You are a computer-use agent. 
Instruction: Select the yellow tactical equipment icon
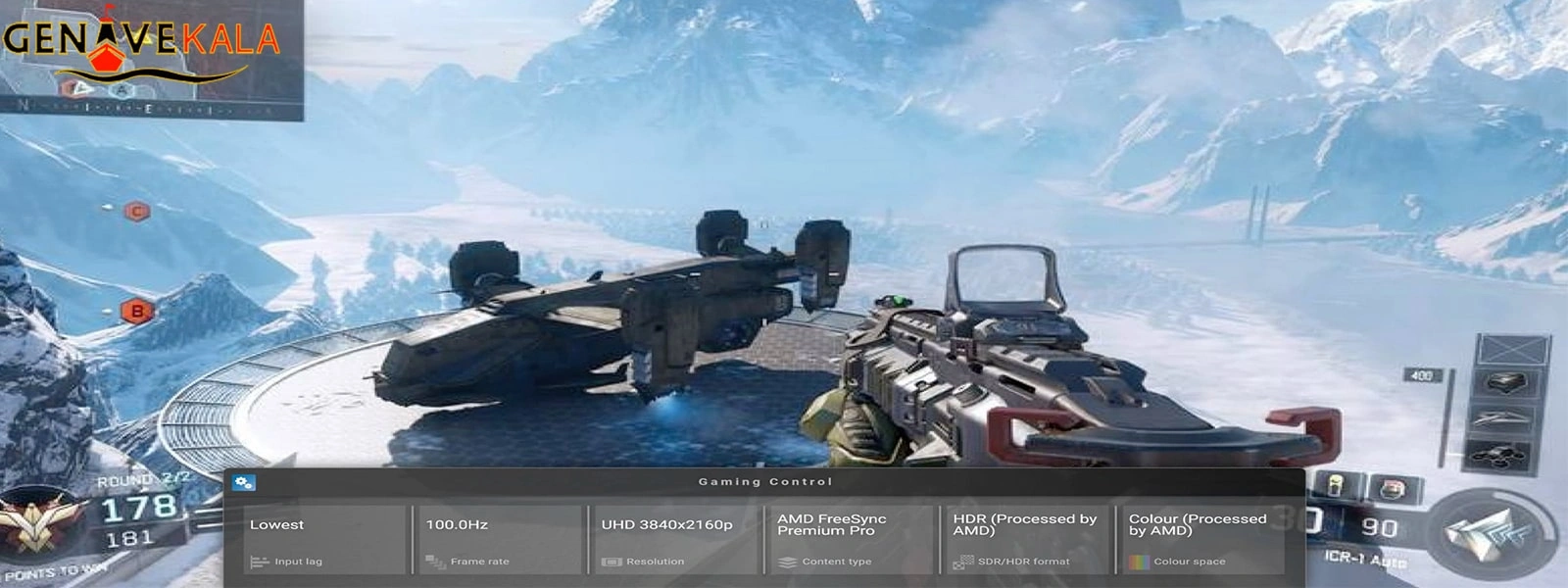point(1335,486)
